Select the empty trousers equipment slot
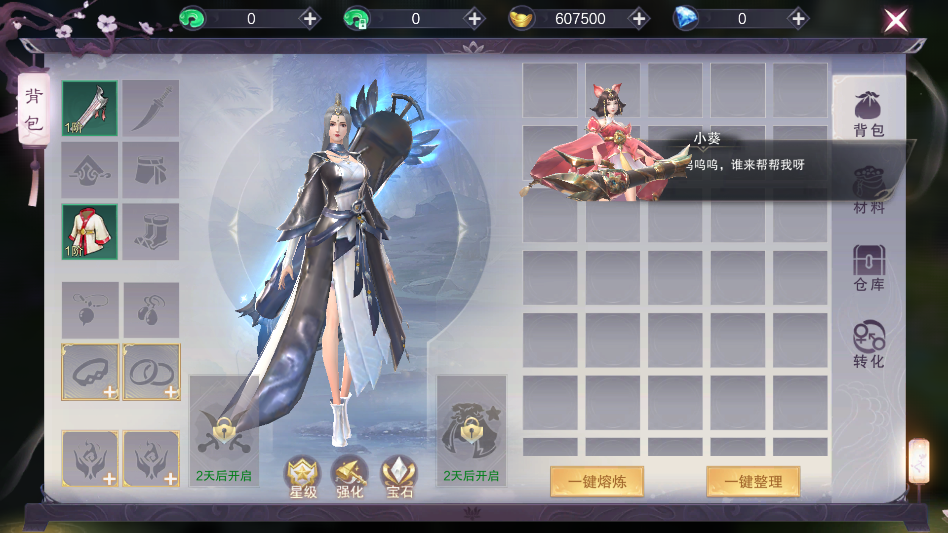Image resolution: width=948 pixels, height=533 pixels. pos(151,170)
